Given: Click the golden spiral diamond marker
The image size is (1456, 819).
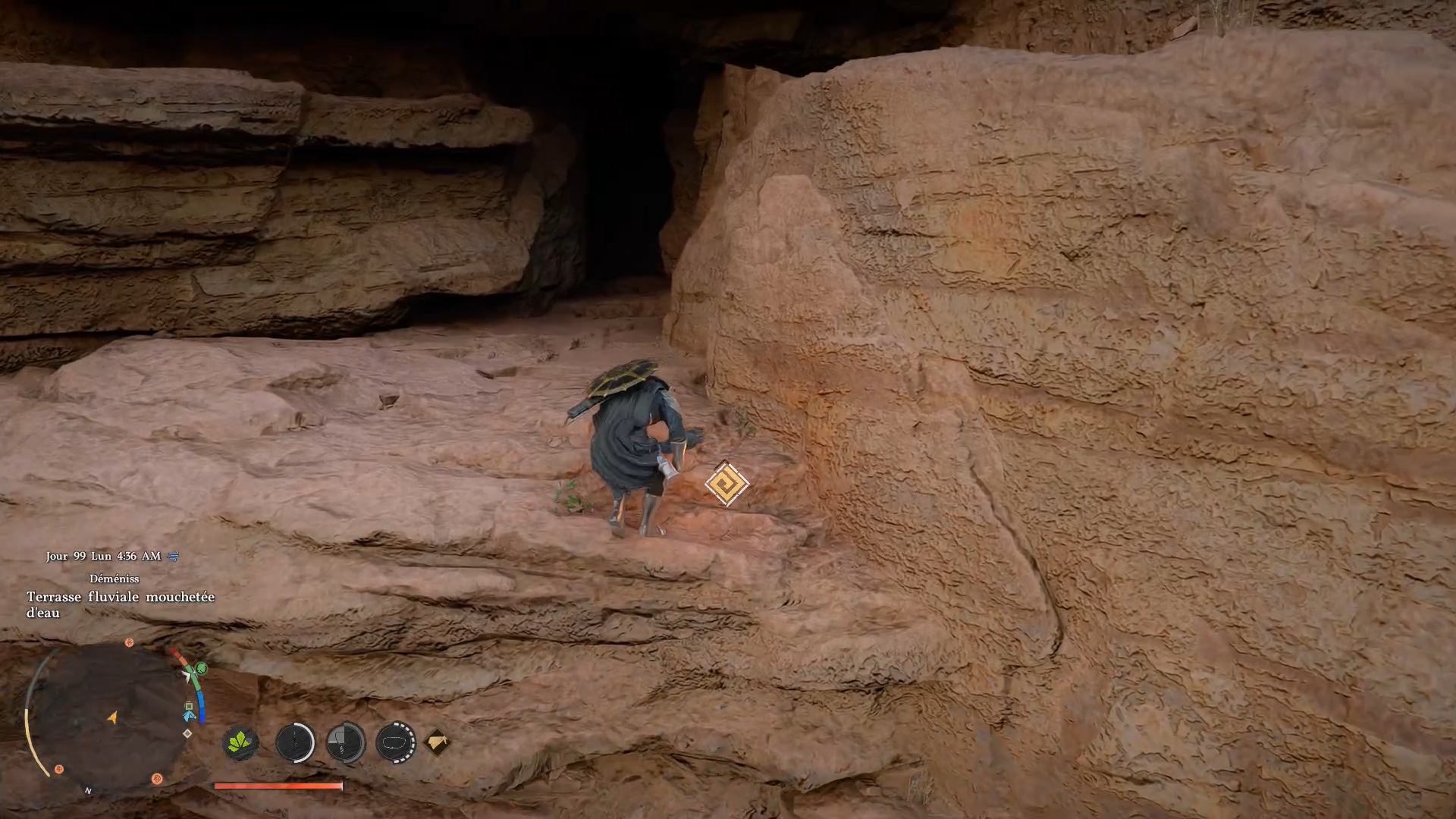Looking at the screenshot, I should [726, 483].
